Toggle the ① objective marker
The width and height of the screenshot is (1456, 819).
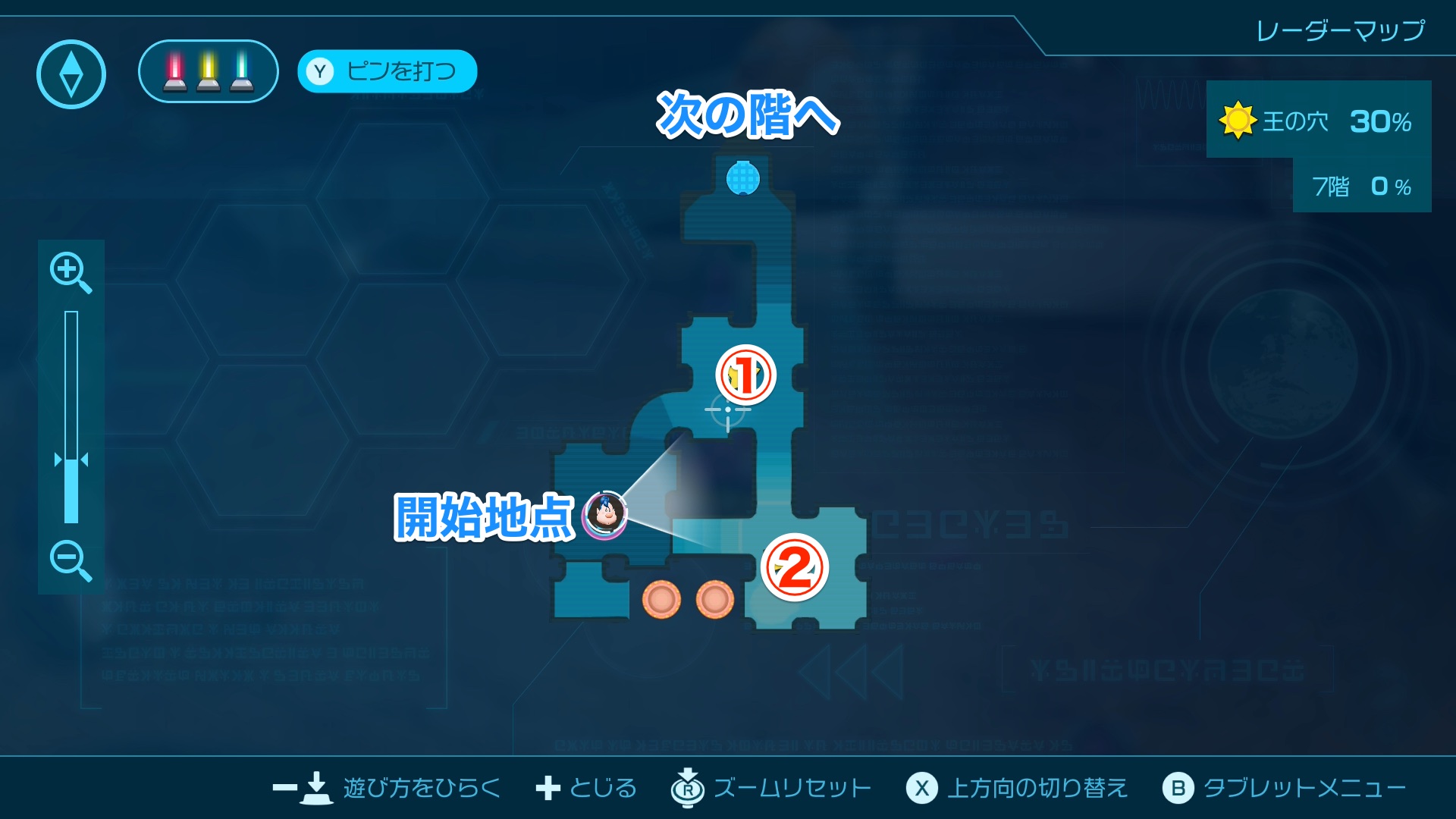pos(745,373)
